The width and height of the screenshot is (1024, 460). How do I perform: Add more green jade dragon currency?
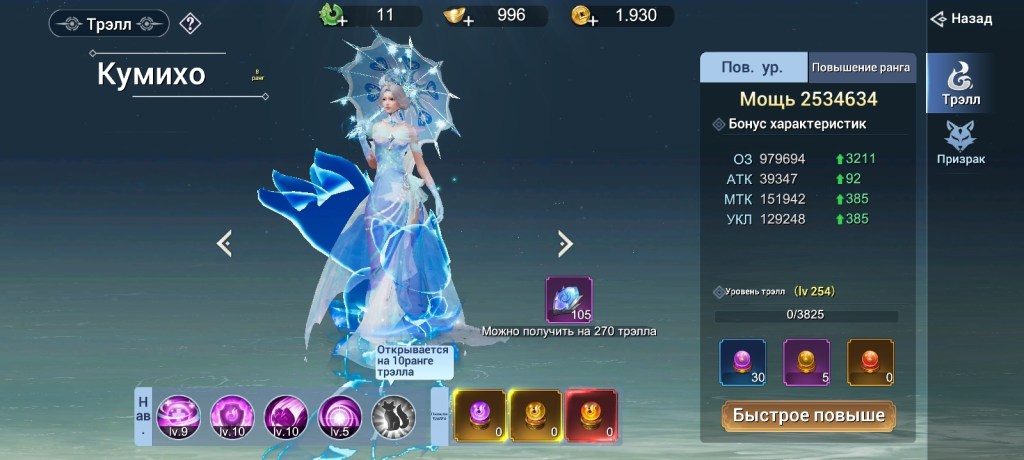tap(331, 16)
